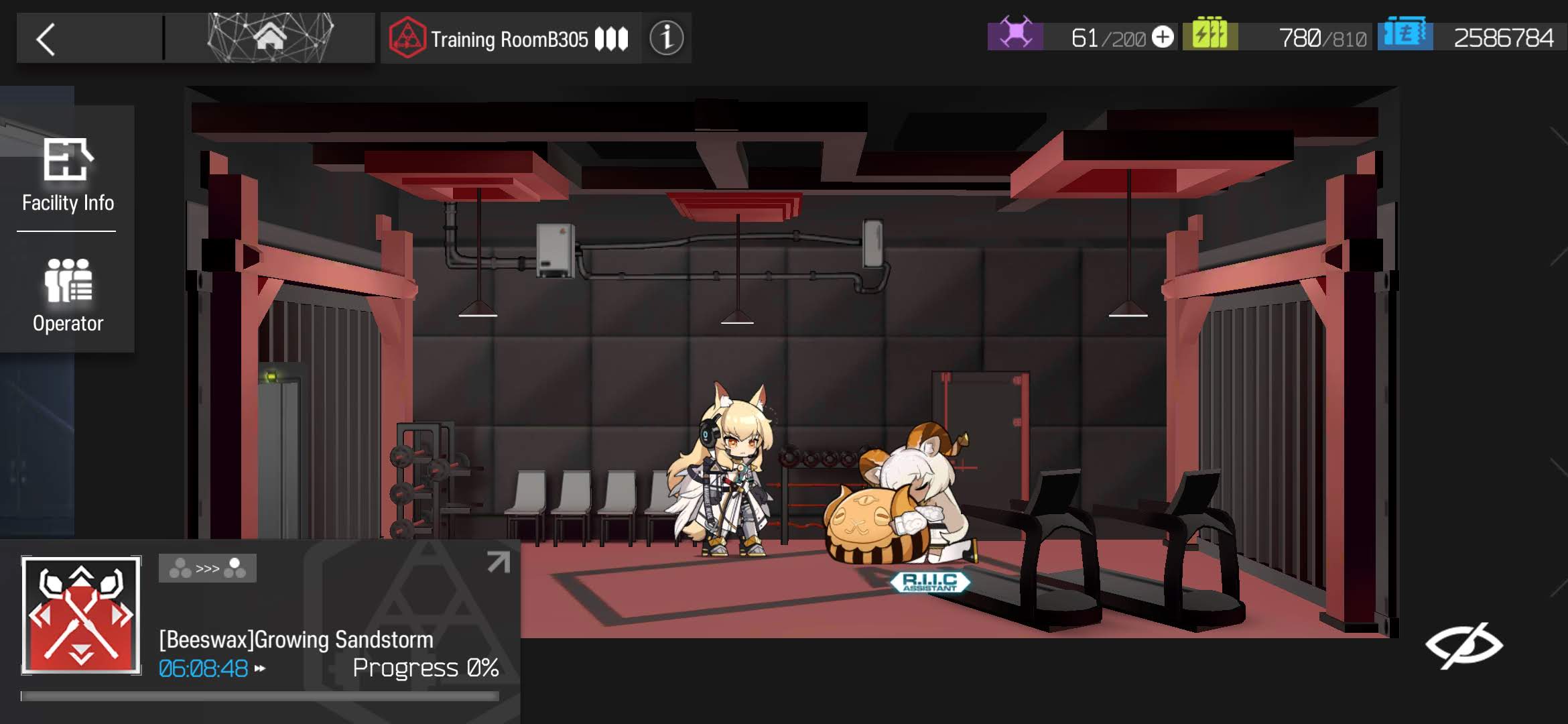Select the Training Room B305 title

[509, 39]
